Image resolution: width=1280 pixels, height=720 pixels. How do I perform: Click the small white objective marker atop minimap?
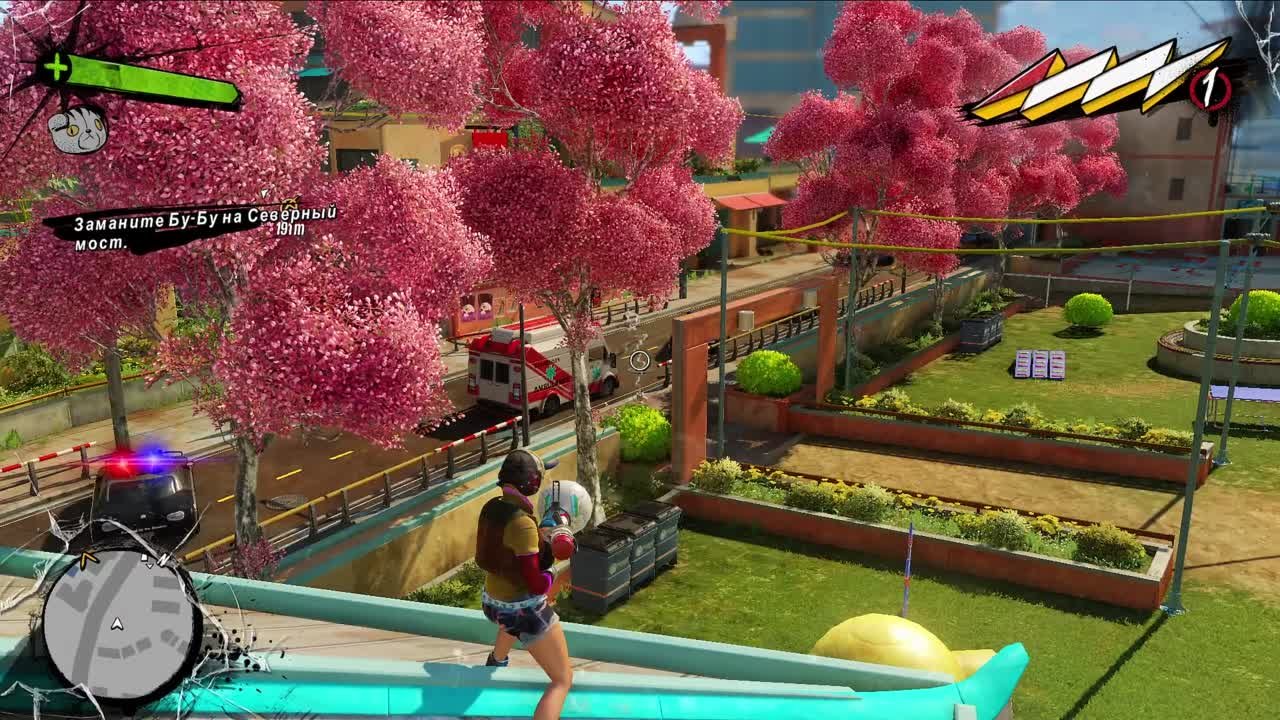[145, 558]
